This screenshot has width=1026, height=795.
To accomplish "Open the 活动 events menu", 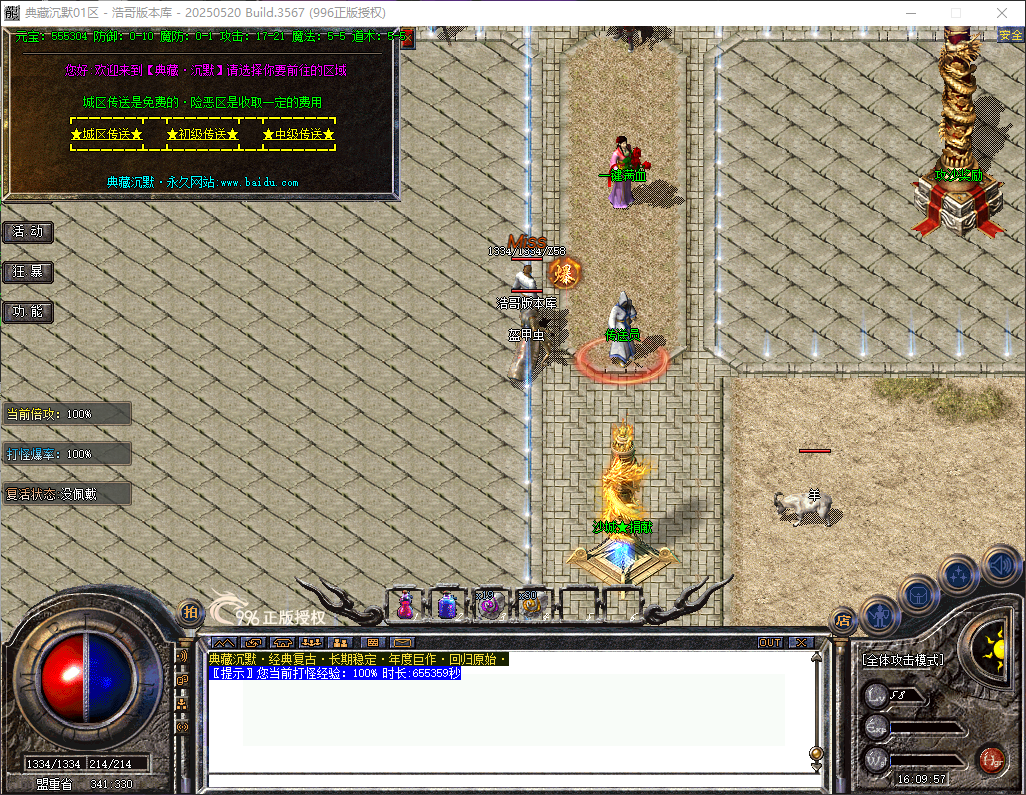I will [x=28, y=232].
